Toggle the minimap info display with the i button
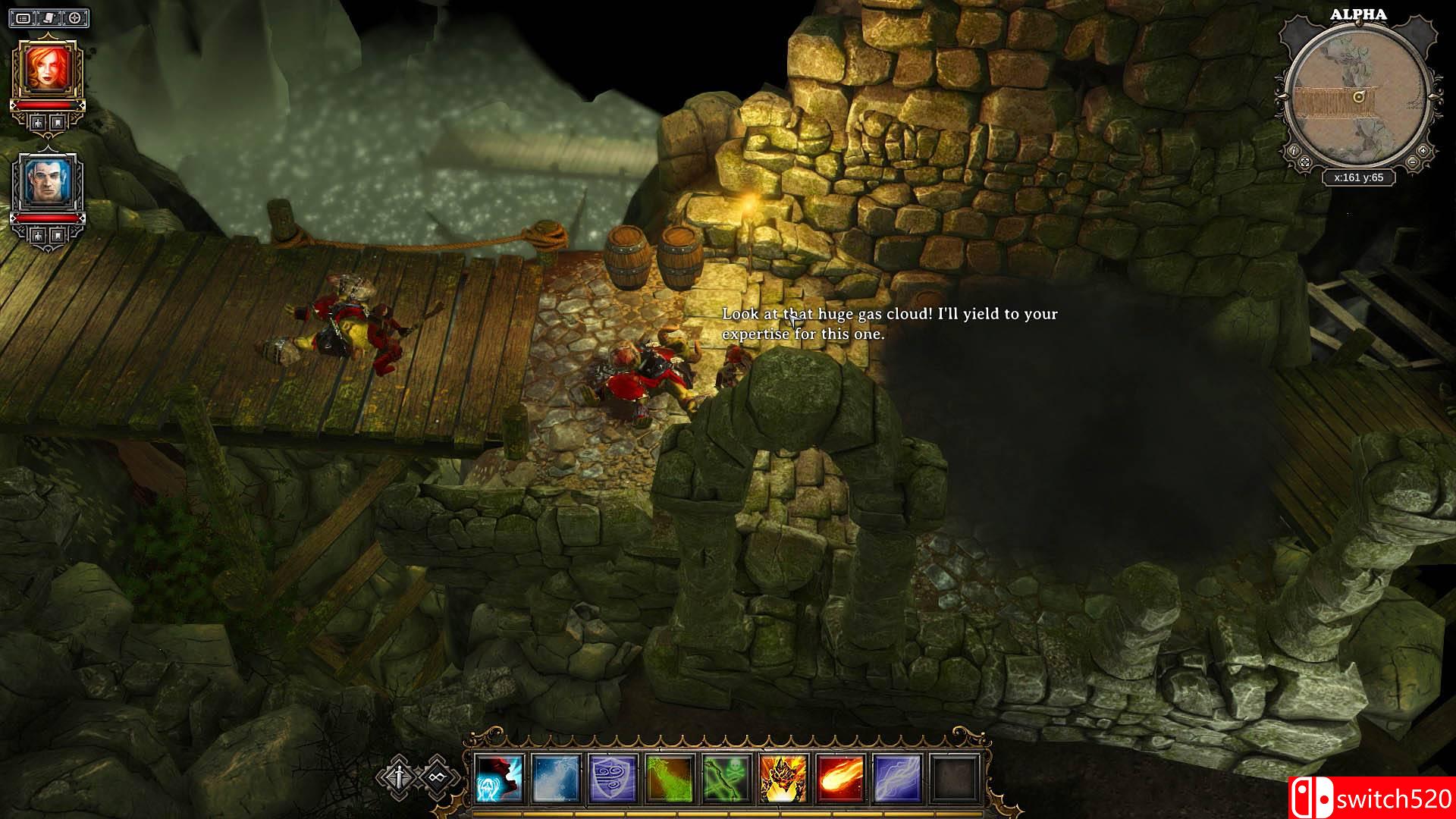Viewport: 1456px width, 819px height. coord(1294,151)
